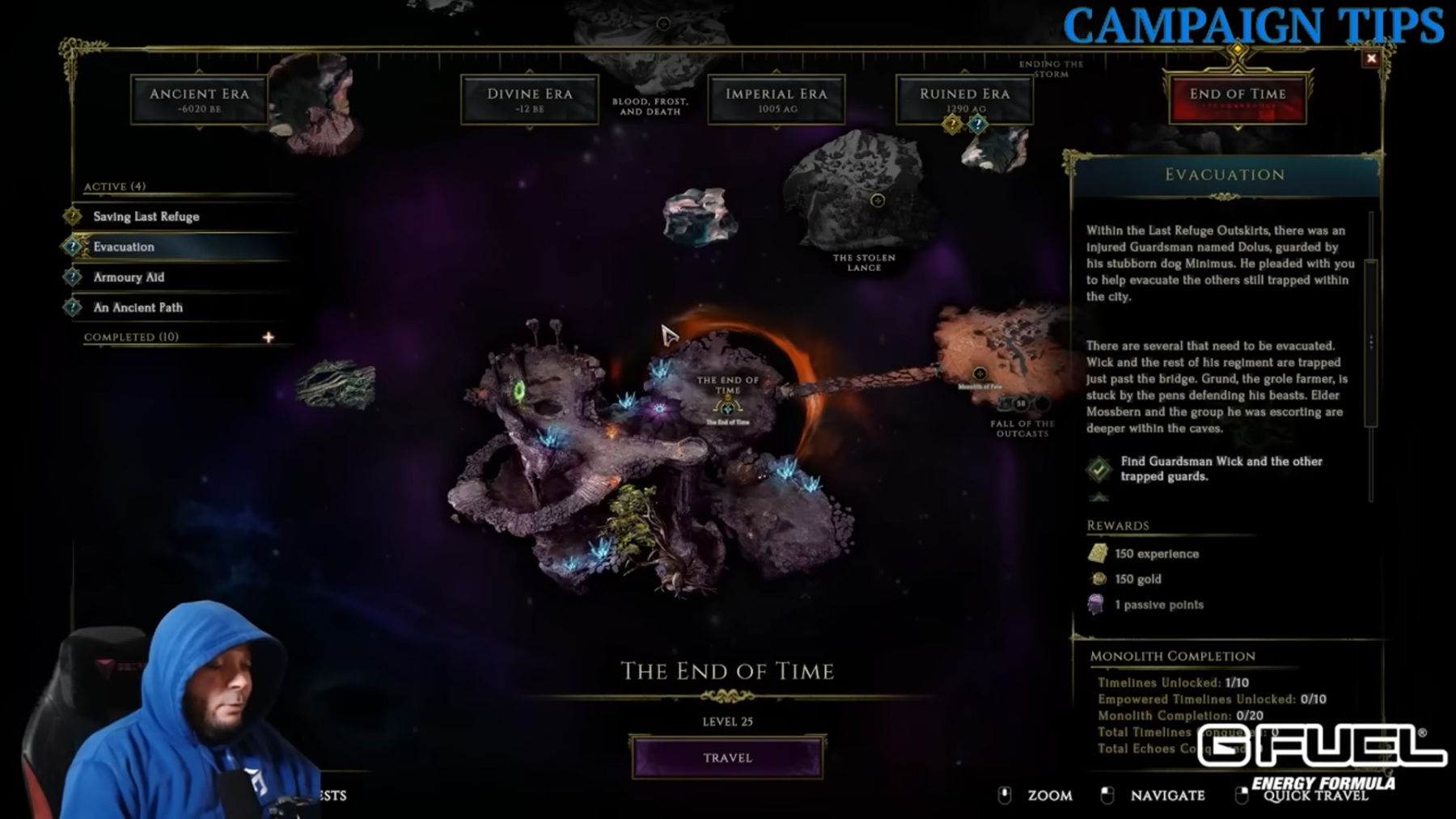The height and width of the screenshot is (819, 1456).
Task: Select The Stolen Lance map marker
Action: 878,201
